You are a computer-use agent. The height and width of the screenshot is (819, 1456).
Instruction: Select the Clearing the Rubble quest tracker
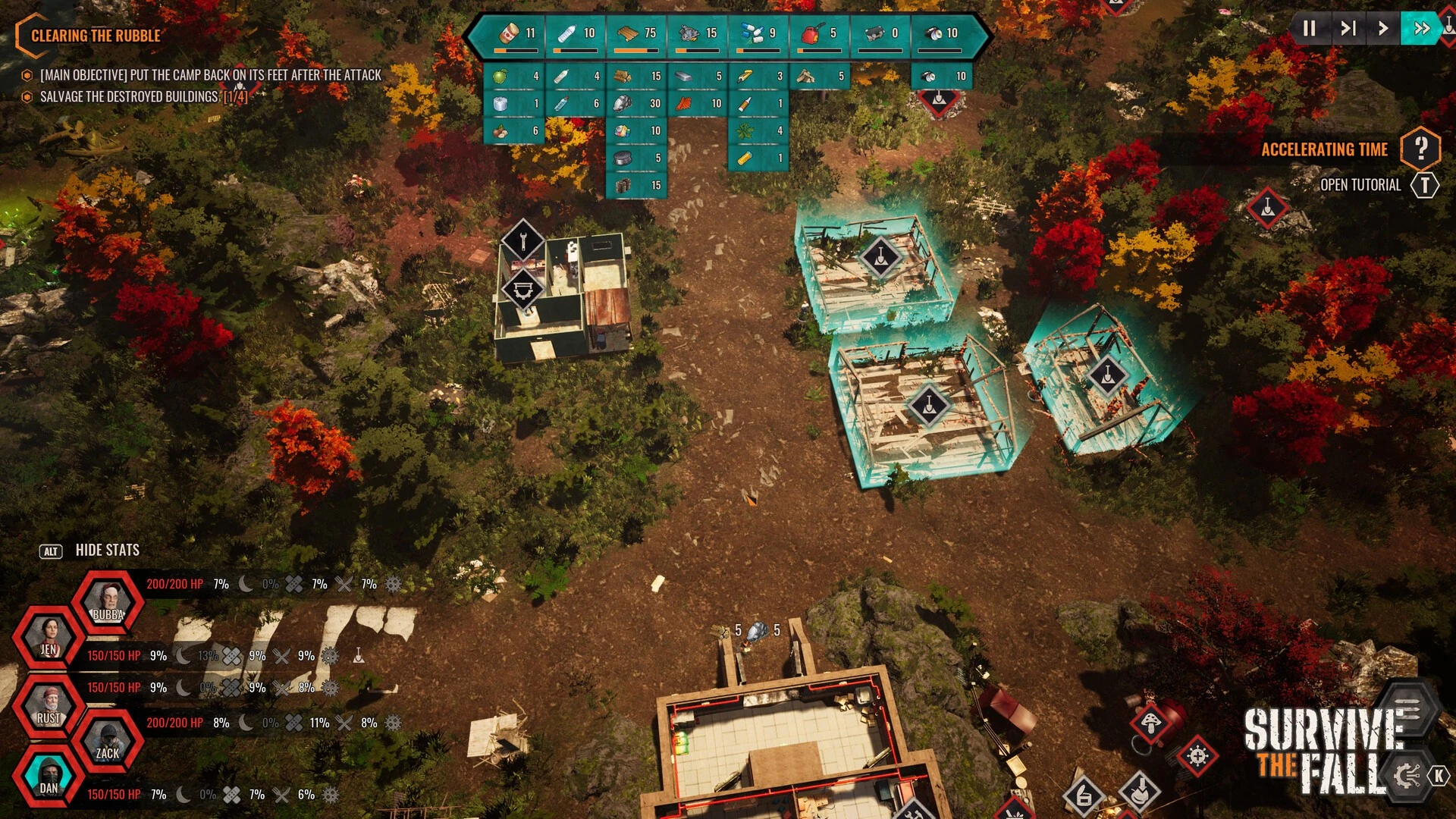point(95,36)
